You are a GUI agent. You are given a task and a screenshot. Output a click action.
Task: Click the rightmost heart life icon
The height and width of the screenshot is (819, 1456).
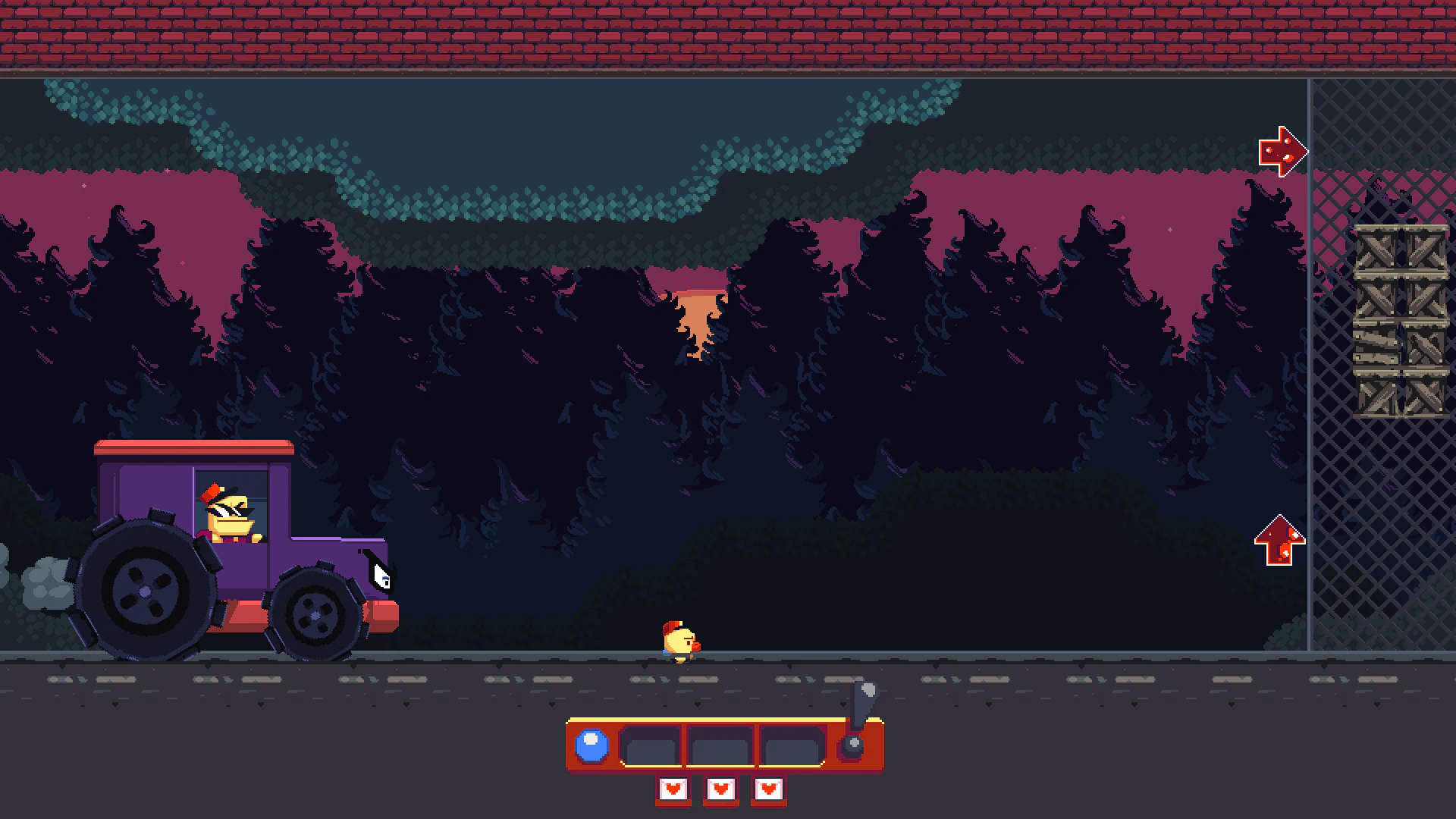[x=769, y=789]
